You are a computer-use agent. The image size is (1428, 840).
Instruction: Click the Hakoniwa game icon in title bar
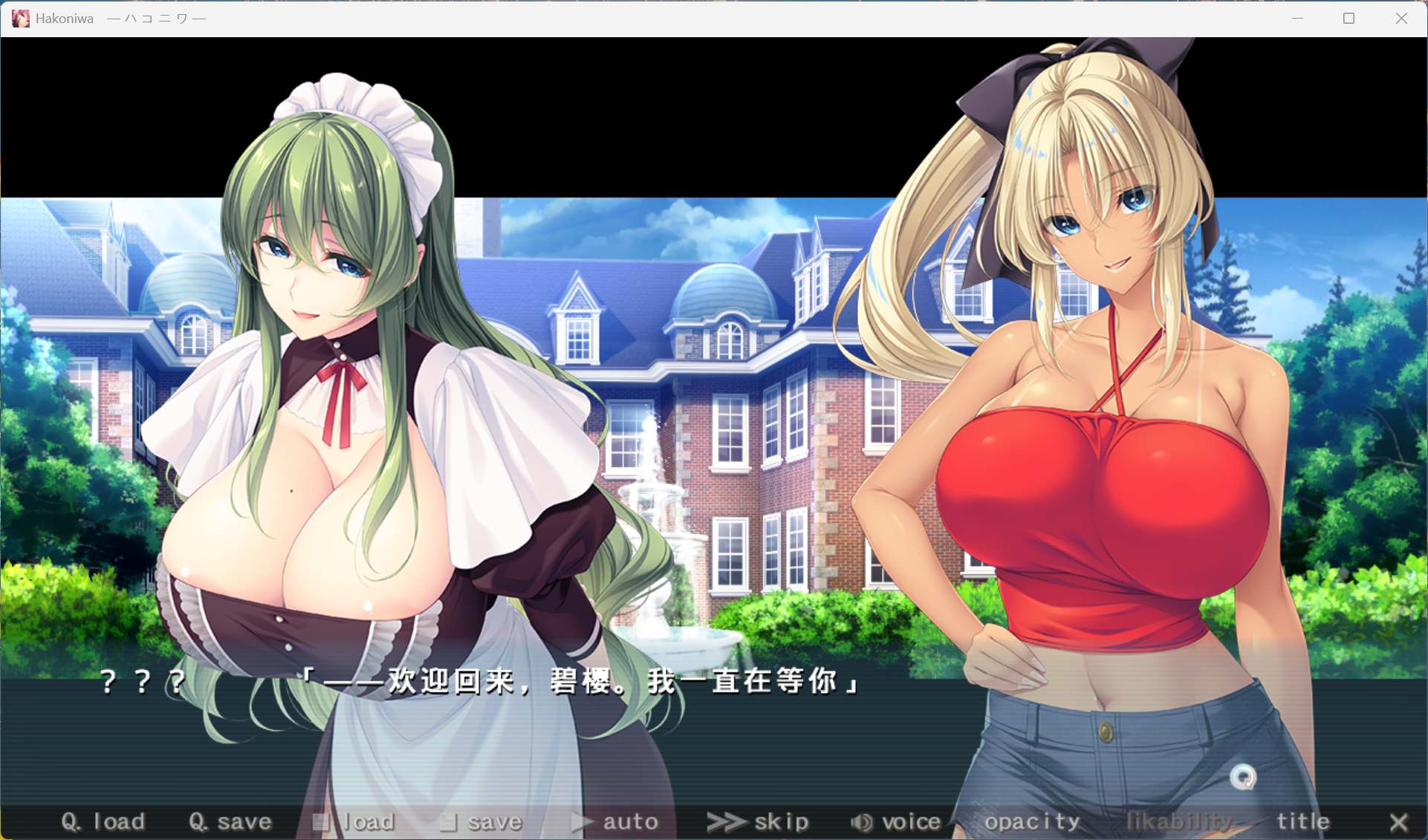(x=19, y=18)
